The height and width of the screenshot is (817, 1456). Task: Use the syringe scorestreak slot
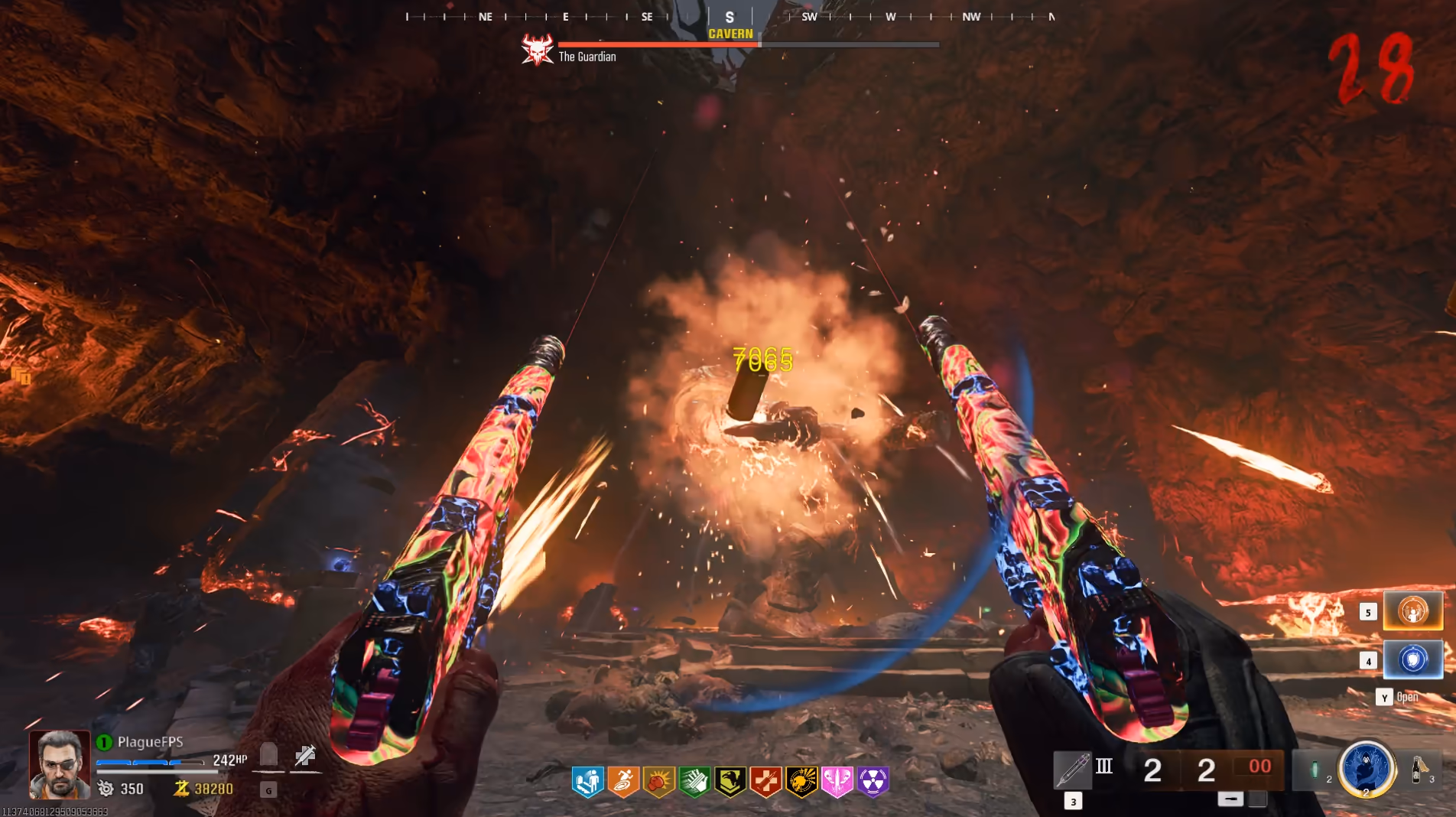(1072, 769)
